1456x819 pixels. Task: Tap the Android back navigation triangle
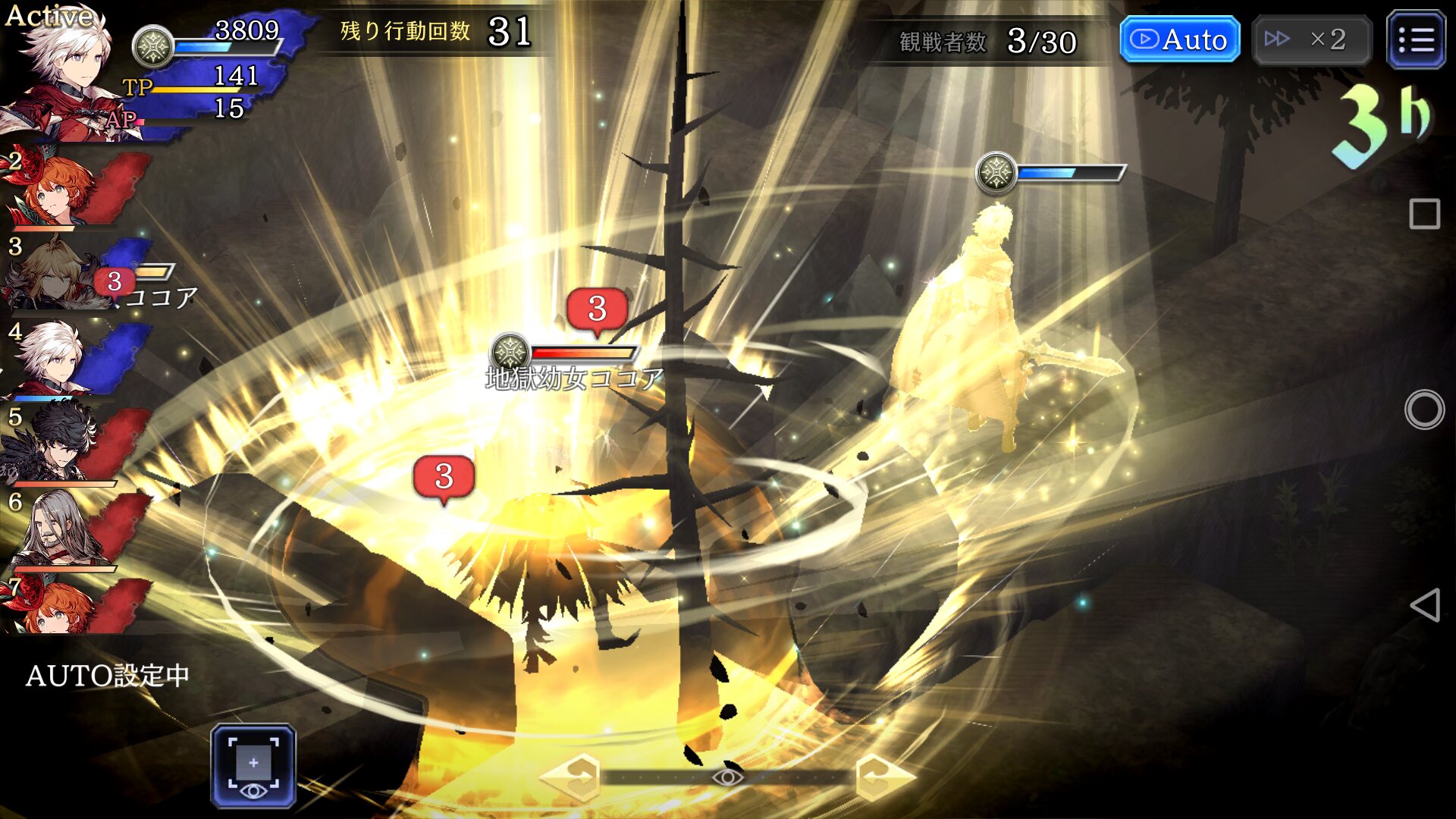point(1424,605)
